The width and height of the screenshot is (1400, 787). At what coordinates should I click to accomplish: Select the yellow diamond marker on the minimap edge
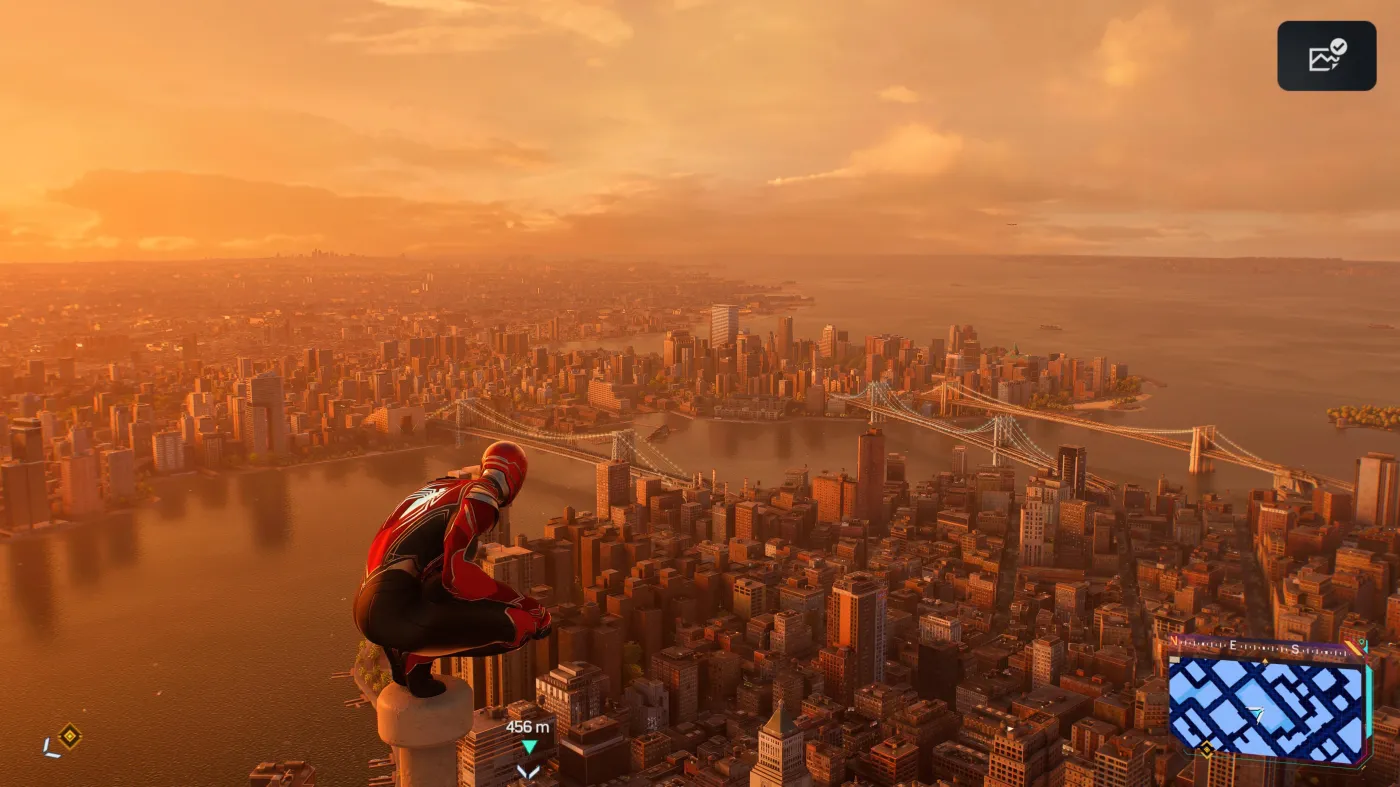click(x=1206, y=749)
